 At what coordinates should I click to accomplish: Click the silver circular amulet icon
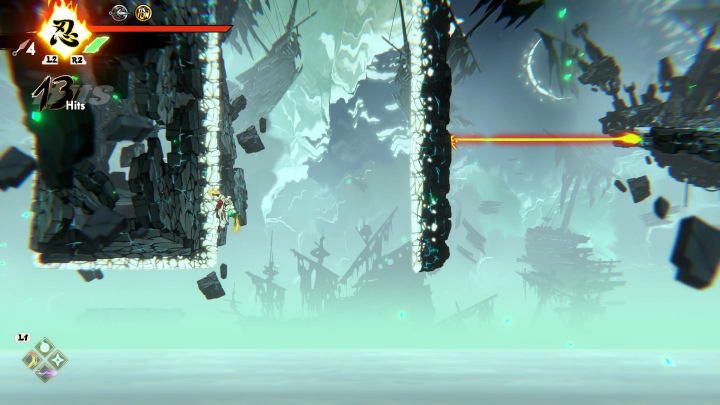(119, 13)
